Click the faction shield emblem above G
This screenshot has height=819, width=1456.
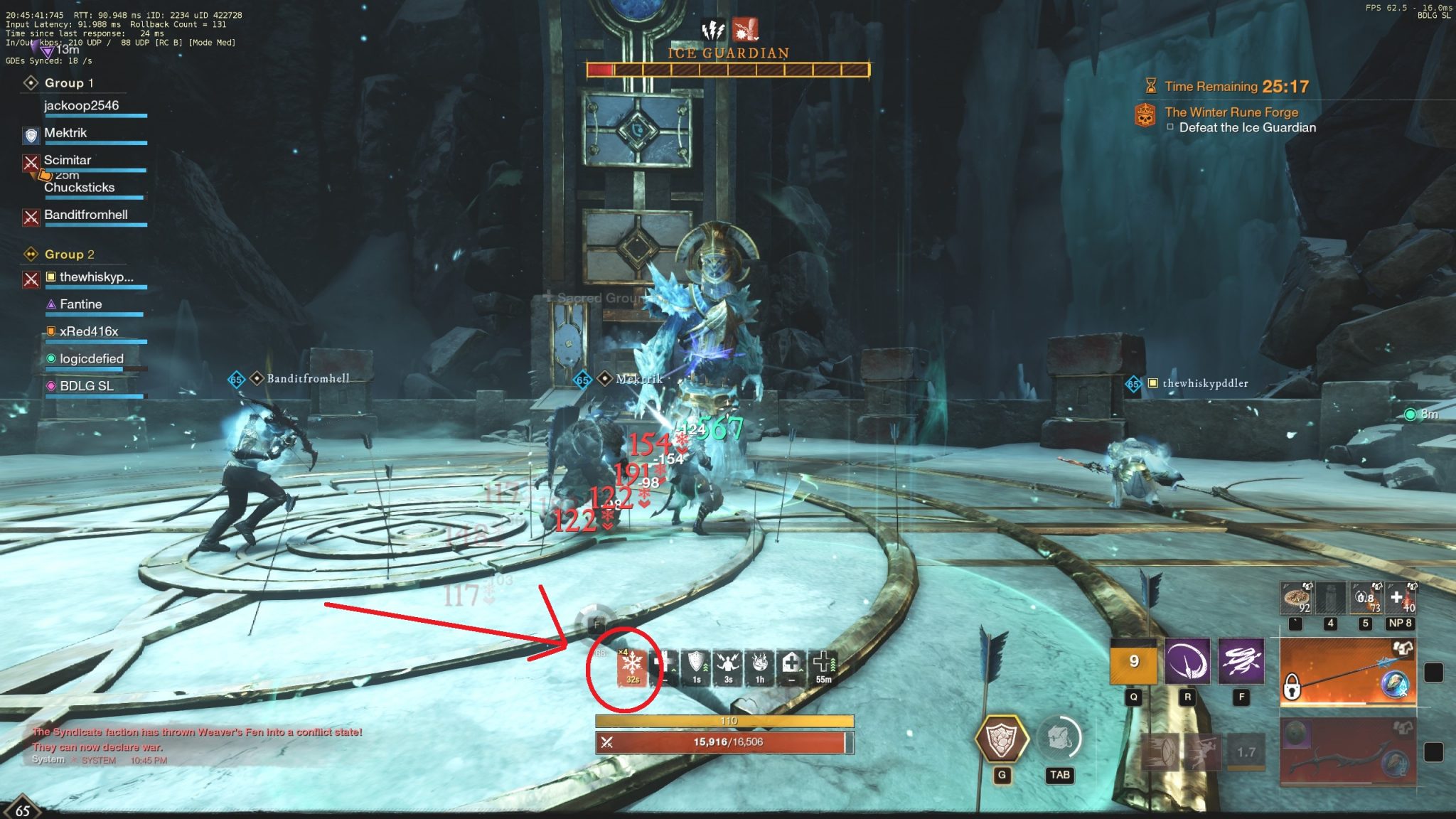1004,739
